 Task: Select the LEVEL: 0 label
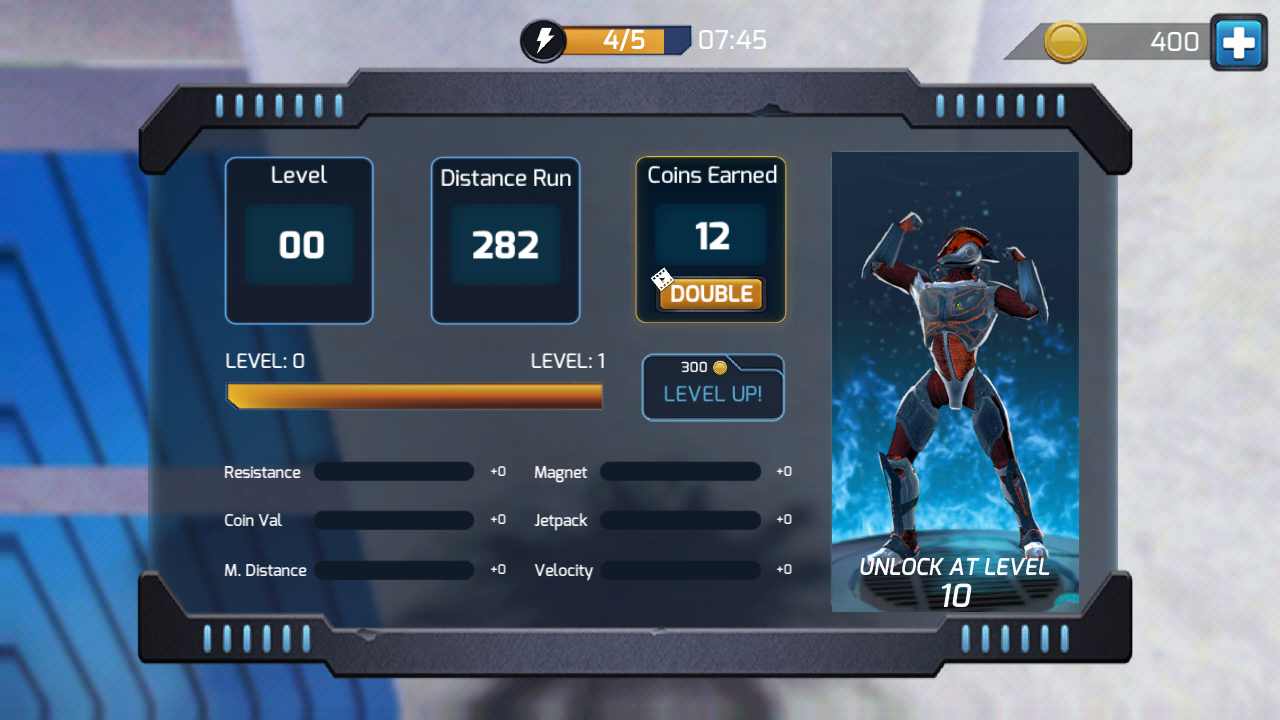click(264, 361)
